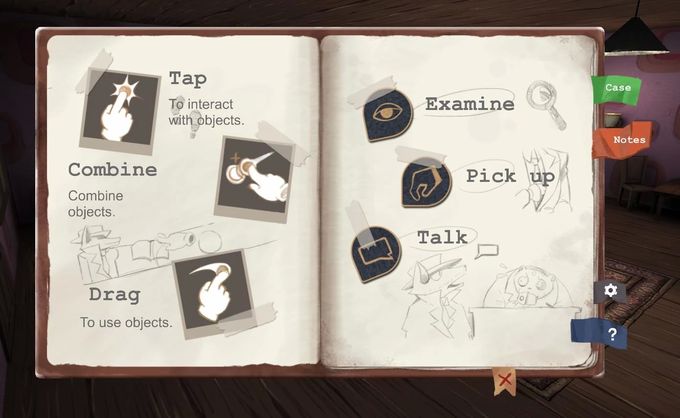Switch to the green Case tab

tap(617, 88)
